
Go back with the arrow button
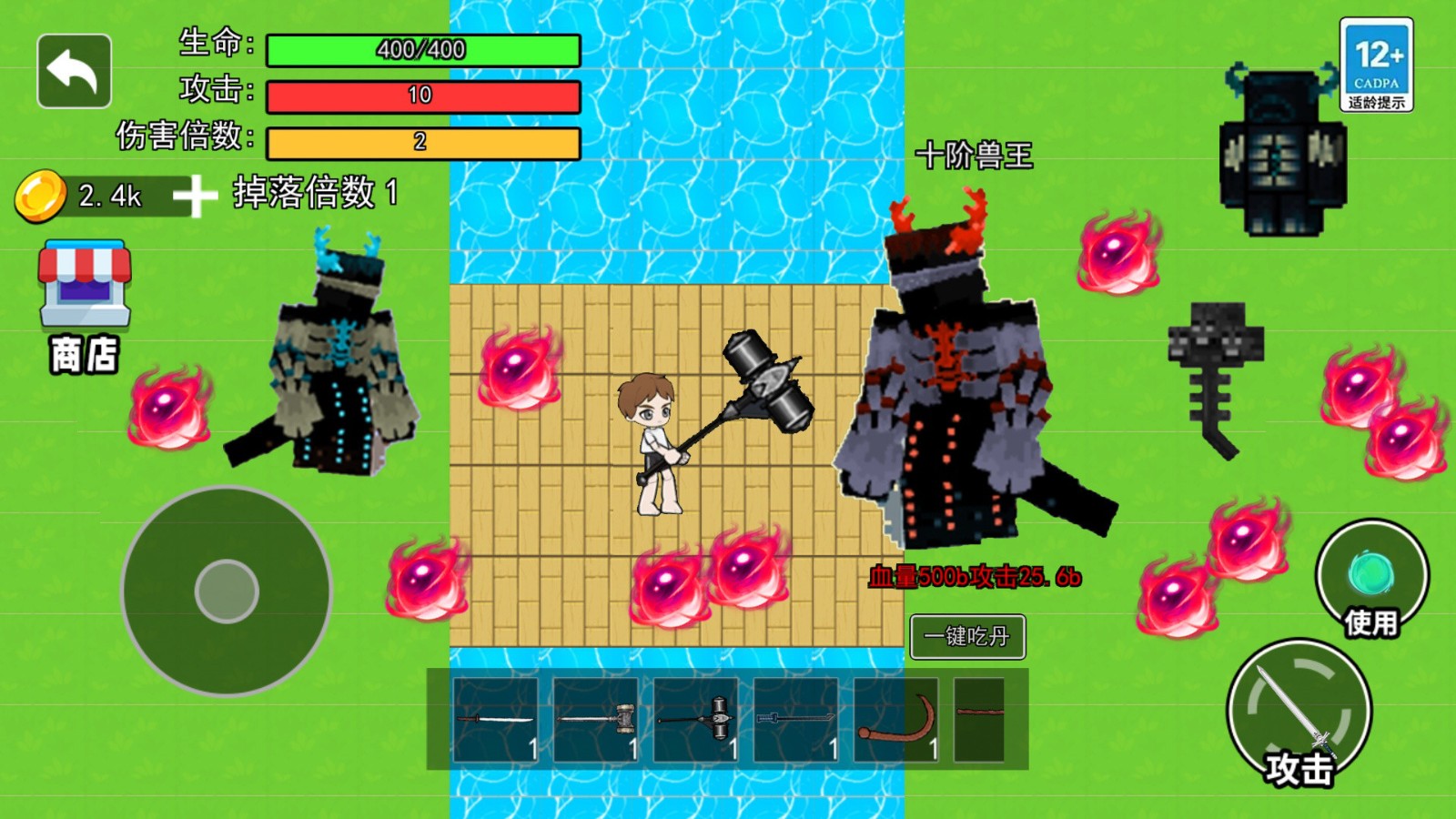click(x=74, y=71)
